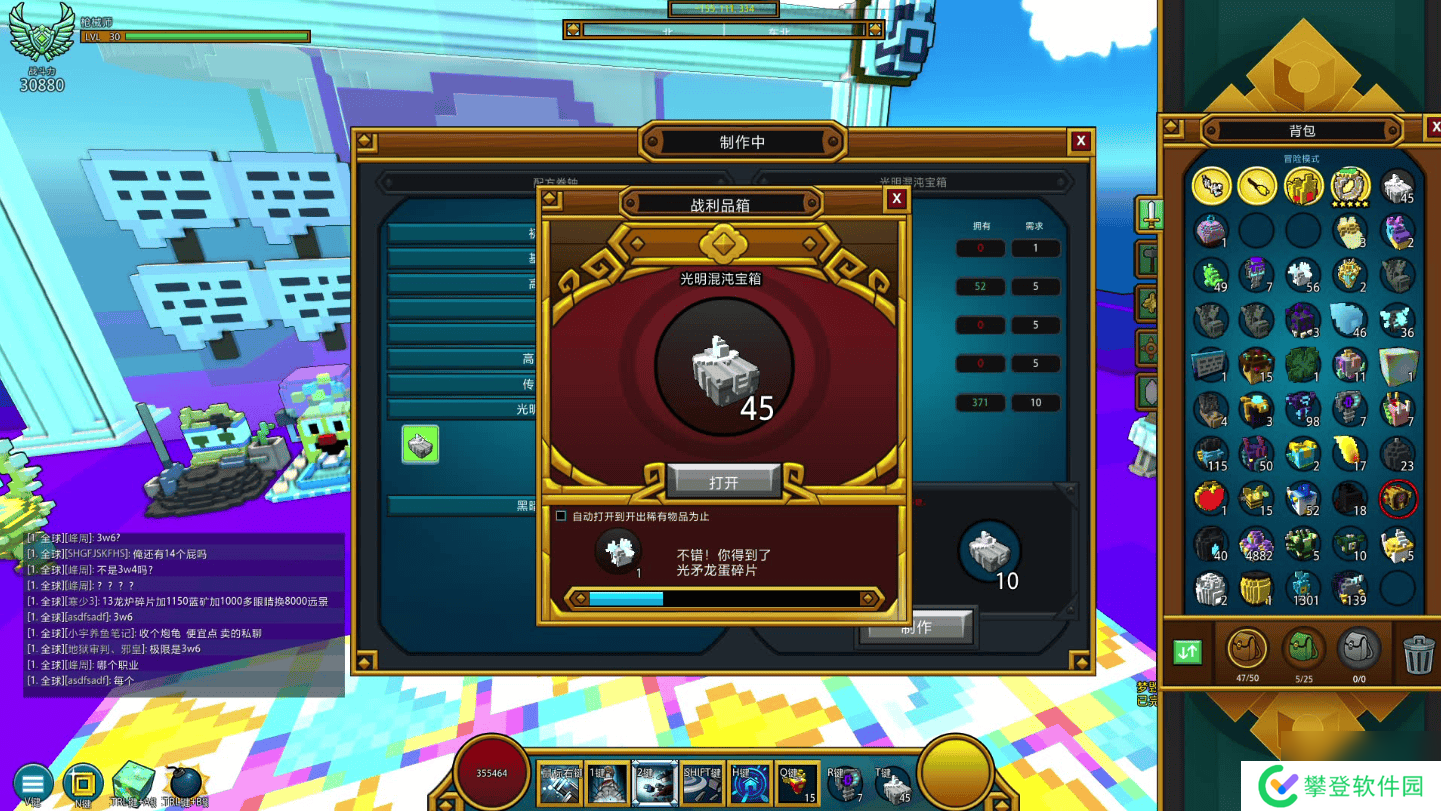Close the 制作中 crafting window
This screenshot has height=811, width=1441.
pos(1080,142)
